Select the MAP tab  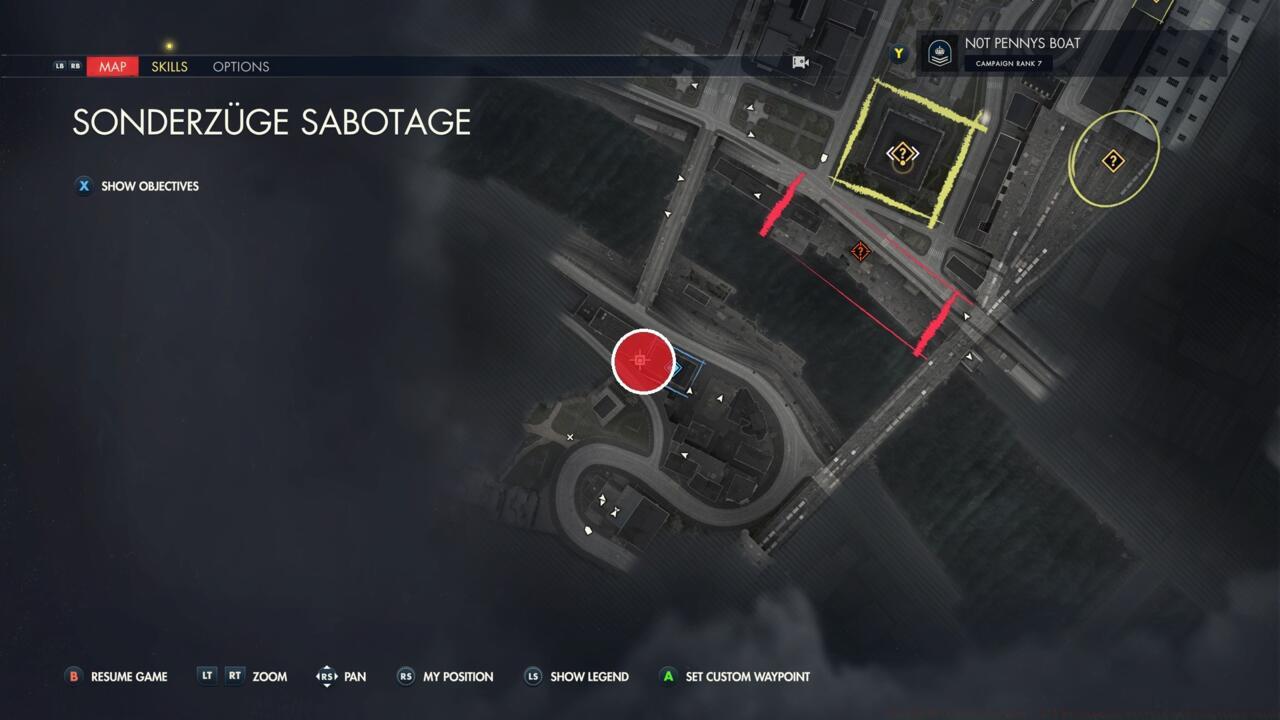pyautogui.click(x=112, y=66)
